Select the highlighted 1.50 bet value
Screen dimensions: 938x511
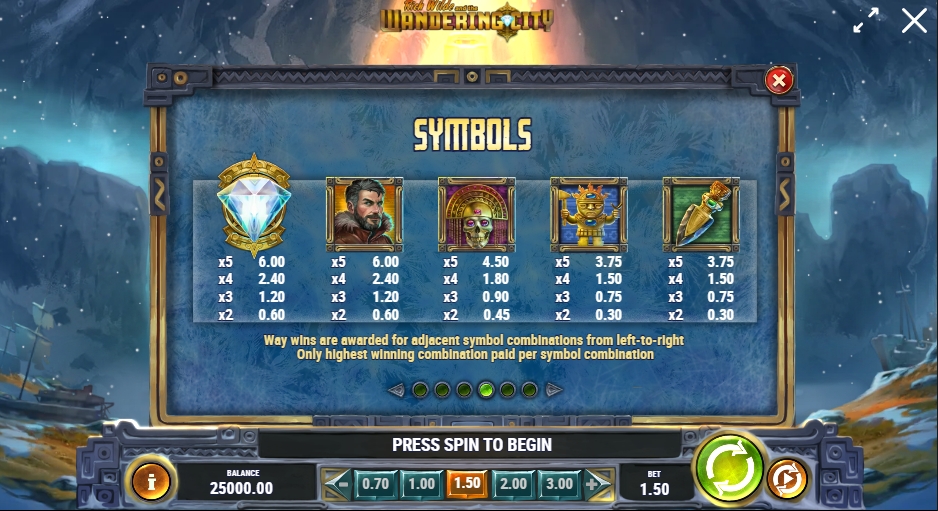click(x=466, y=484)
